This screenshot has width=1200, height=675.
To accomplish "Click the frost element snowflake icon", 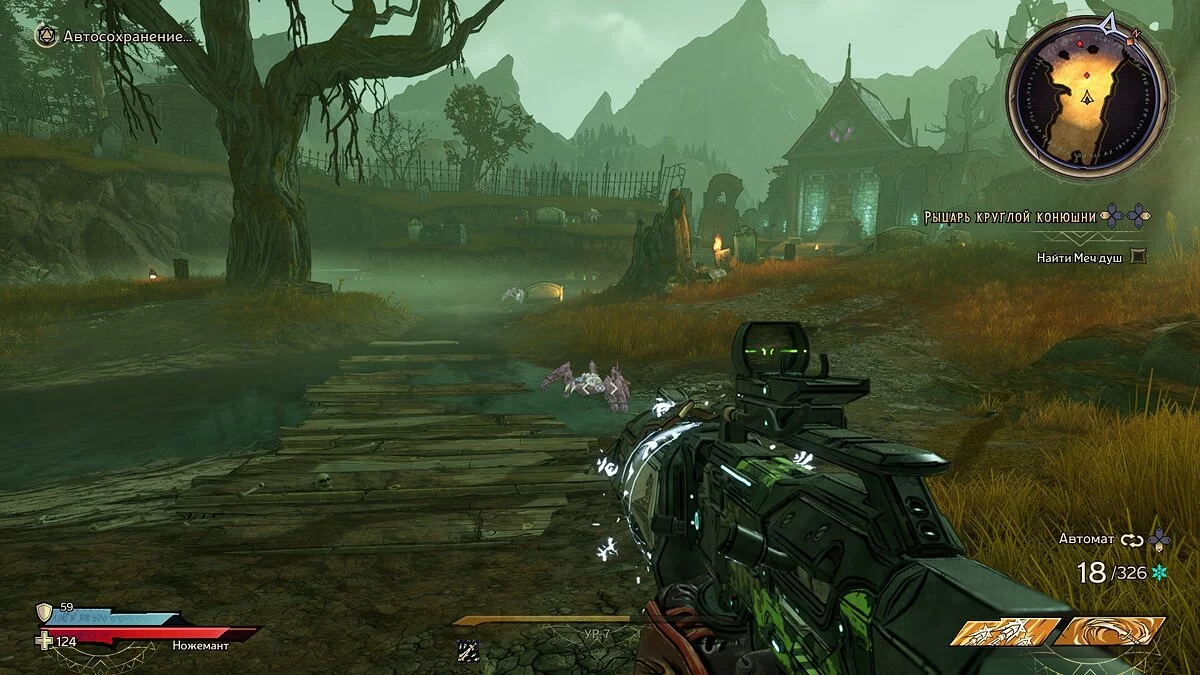I will tap(1160, 572).
